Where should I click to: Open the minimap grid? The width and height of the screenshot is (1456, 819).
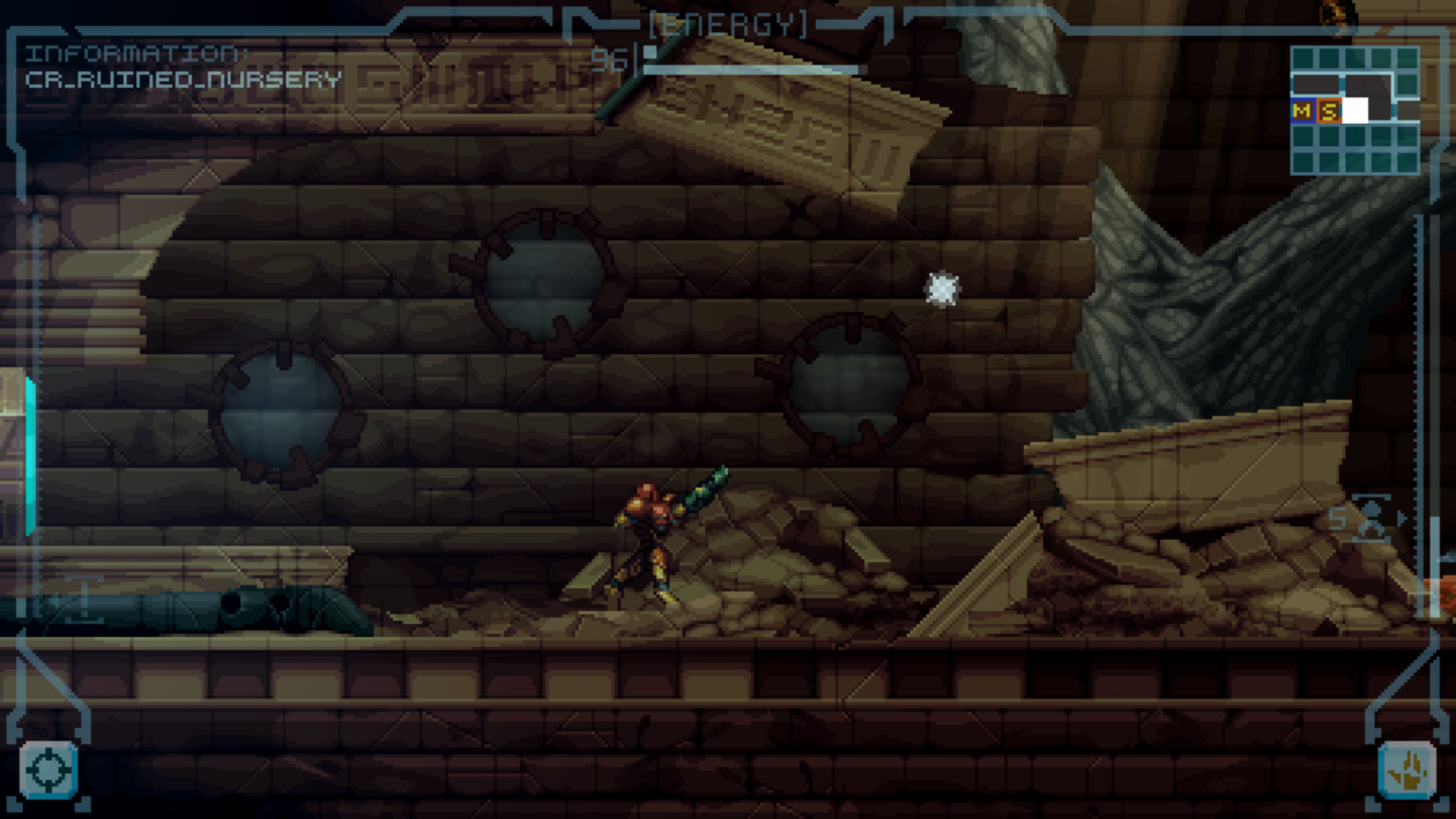[1354, 110]
